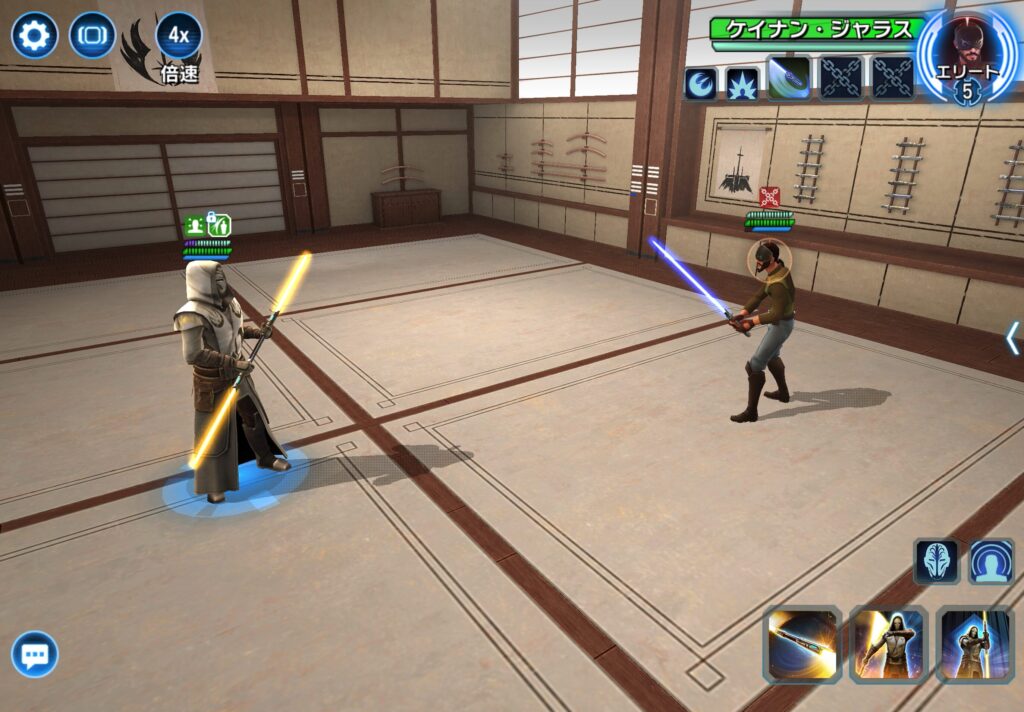
Task: Expand the side panel arrow
Action: pyautogui.click(x=1012, y=338)
